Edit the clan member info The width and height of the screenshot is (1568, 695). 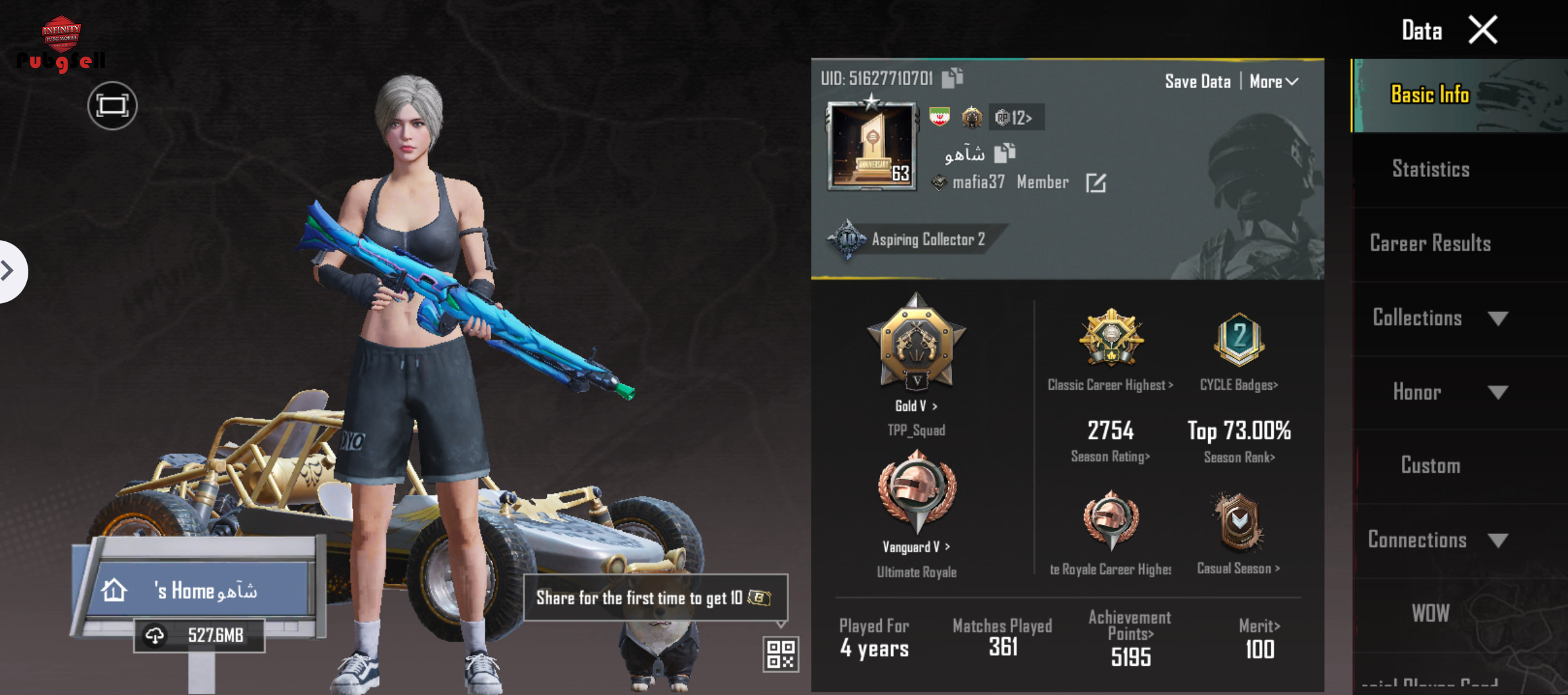(x=1096, y=183)
